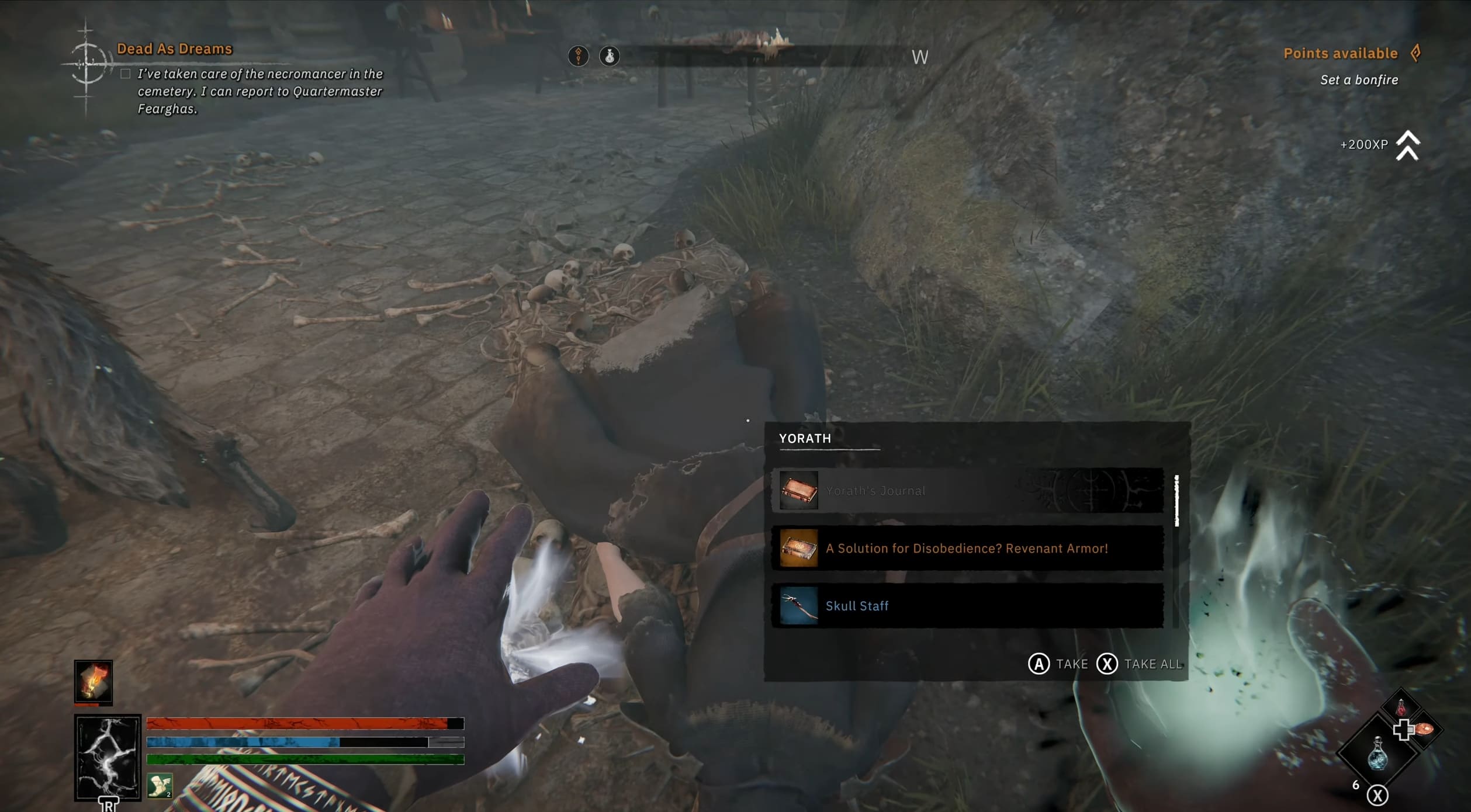
Task: Select the red health potion slot
Action: tap(1401, 707)
